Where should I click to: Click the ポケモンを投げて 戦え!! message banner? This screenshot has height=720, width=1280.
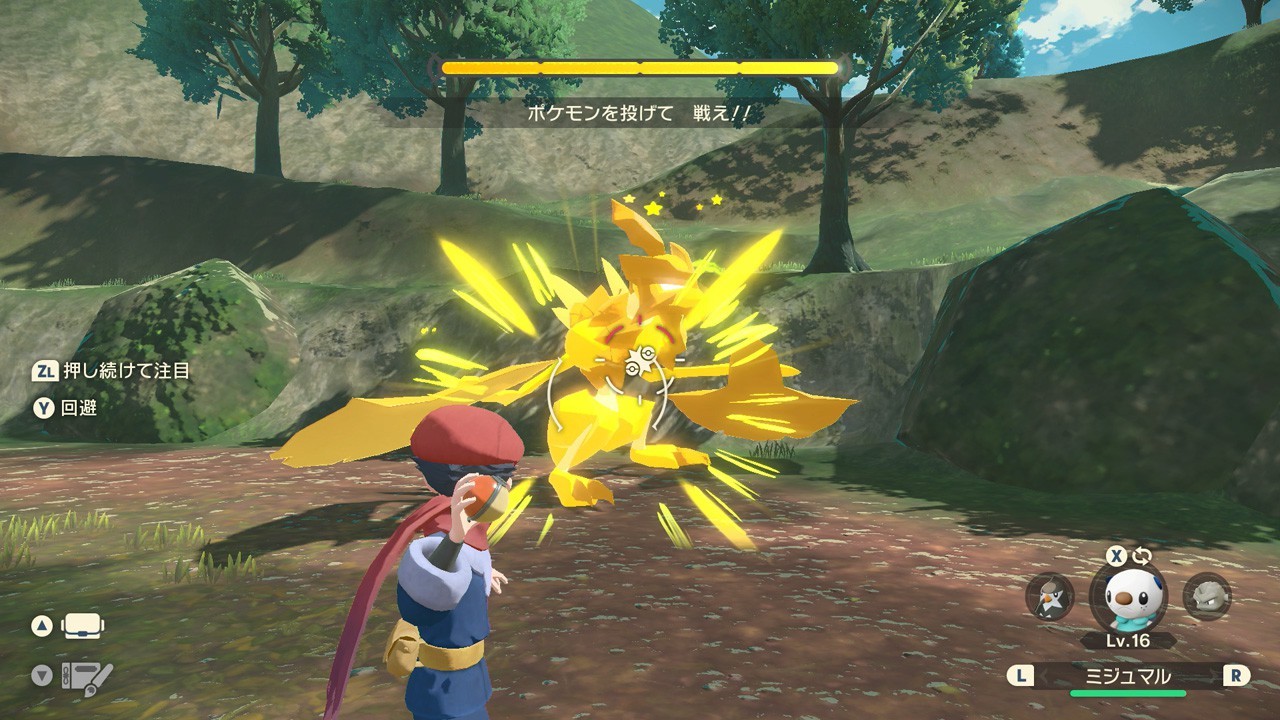click(640, 115)
